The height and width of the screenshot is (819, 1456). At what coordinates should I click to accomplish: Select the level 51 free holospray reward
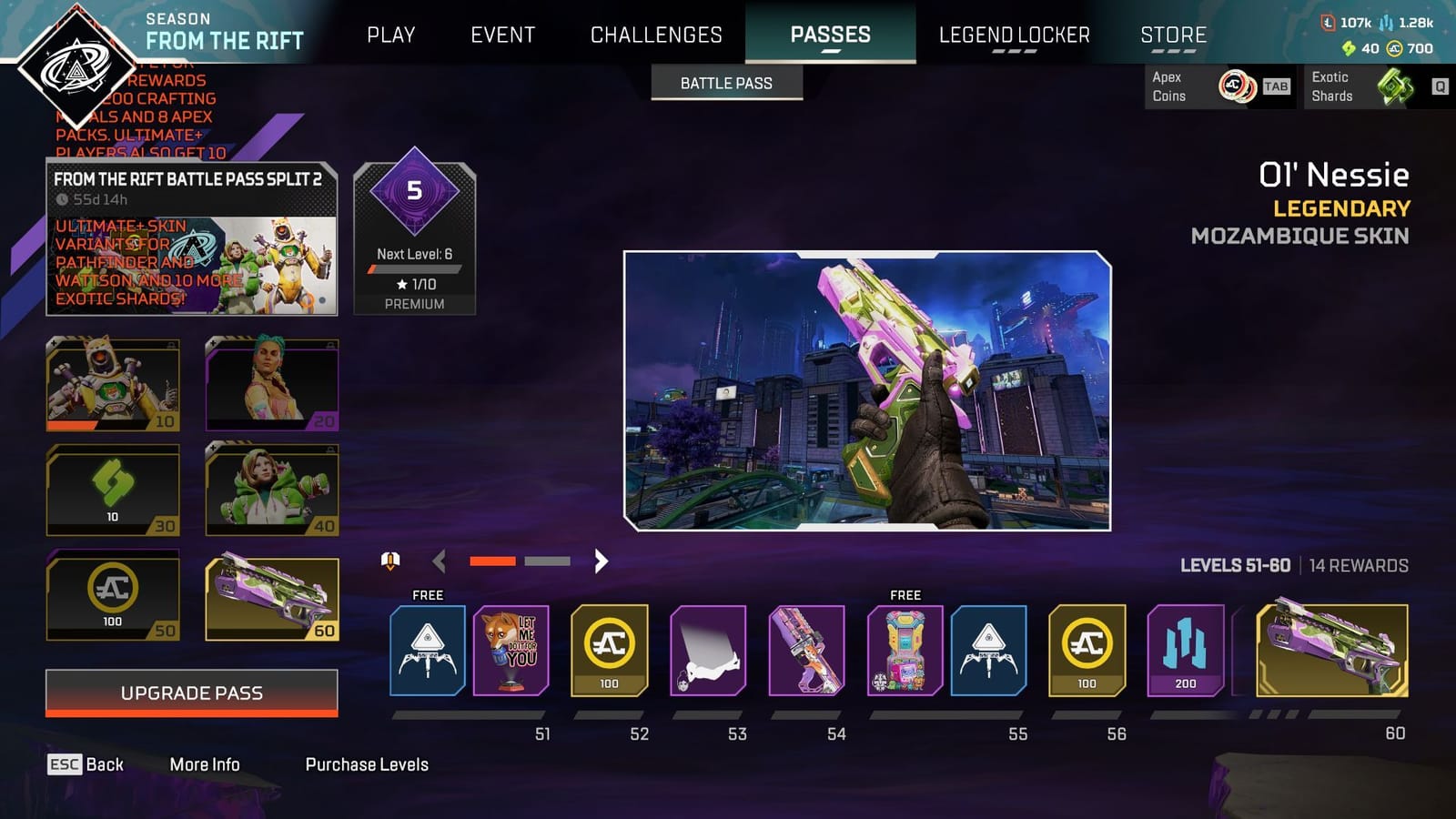(427, 651)
